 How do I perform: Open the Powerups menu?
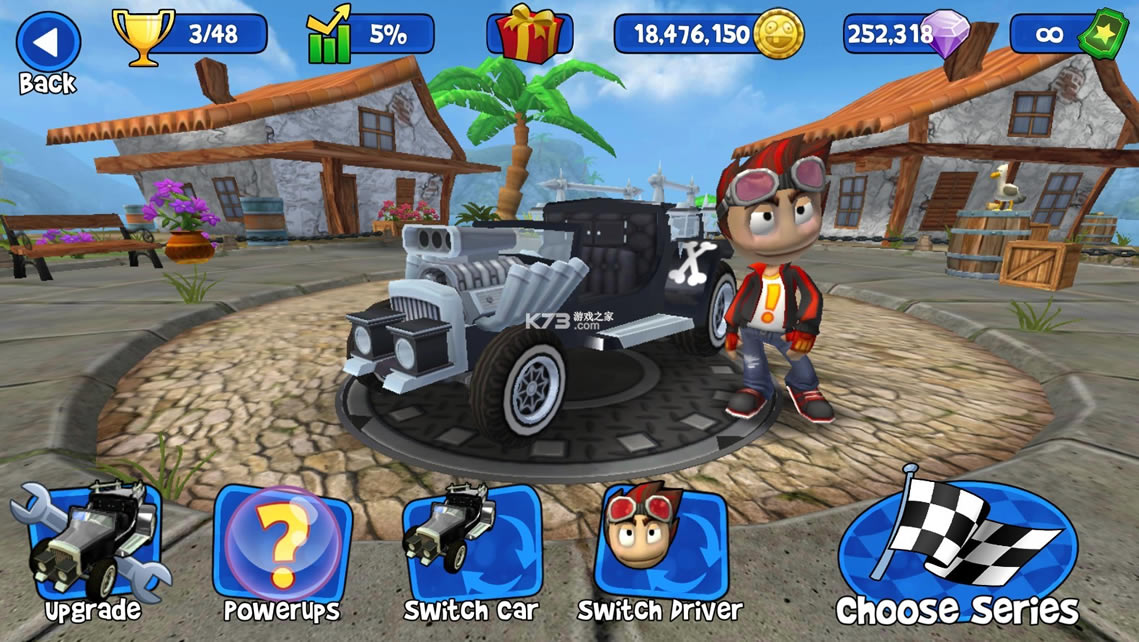pyautogui.click(x=281, y=545)
